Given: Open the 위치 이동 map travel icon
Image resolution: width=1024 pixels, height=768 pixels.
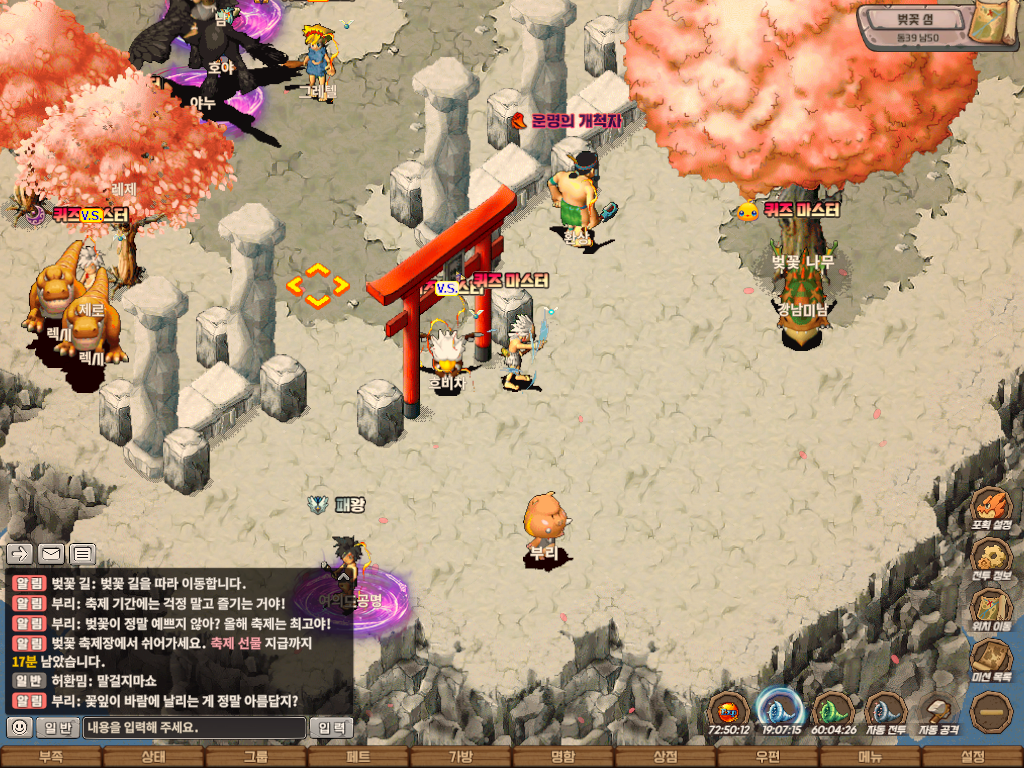Looking at the screenshot, I should coord(991,609).
